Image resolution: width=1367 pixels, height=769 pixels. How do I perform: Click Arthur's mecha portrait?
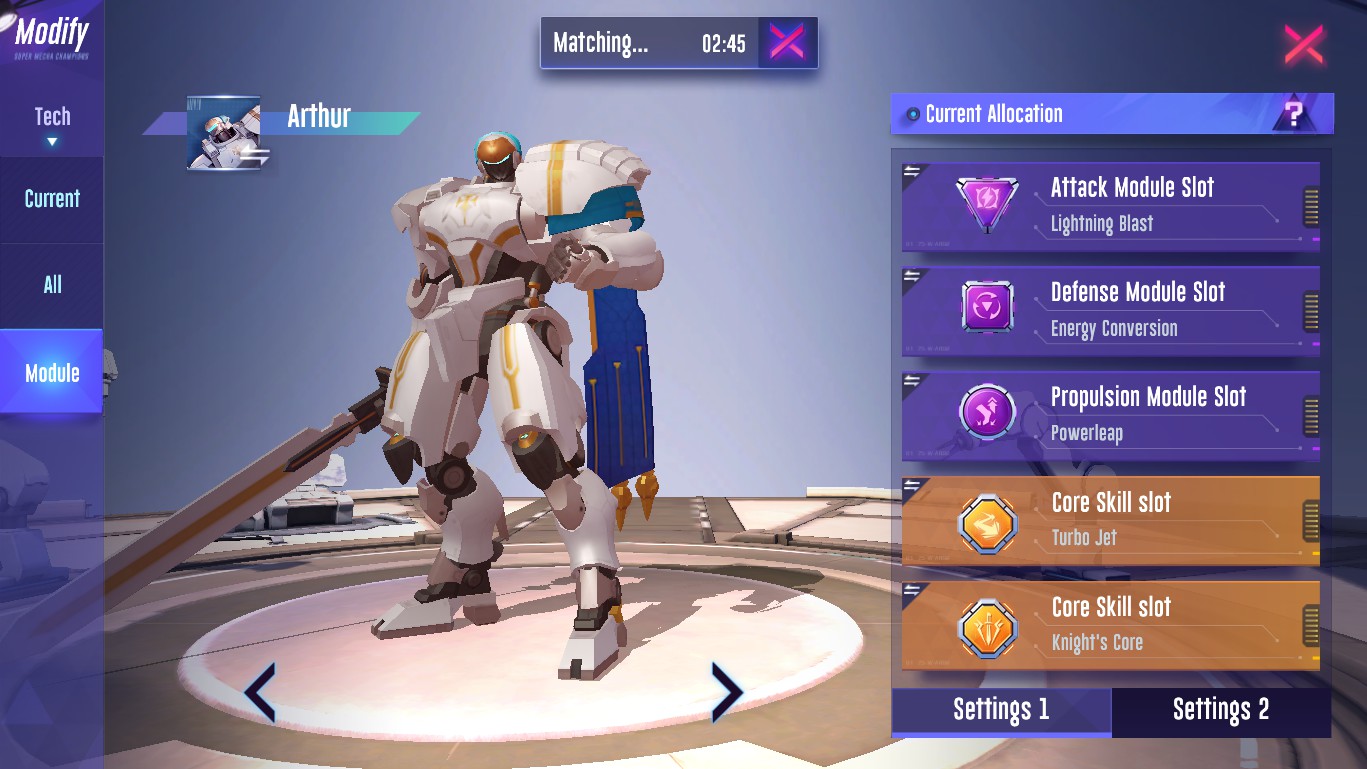click(x=224, y=133)
